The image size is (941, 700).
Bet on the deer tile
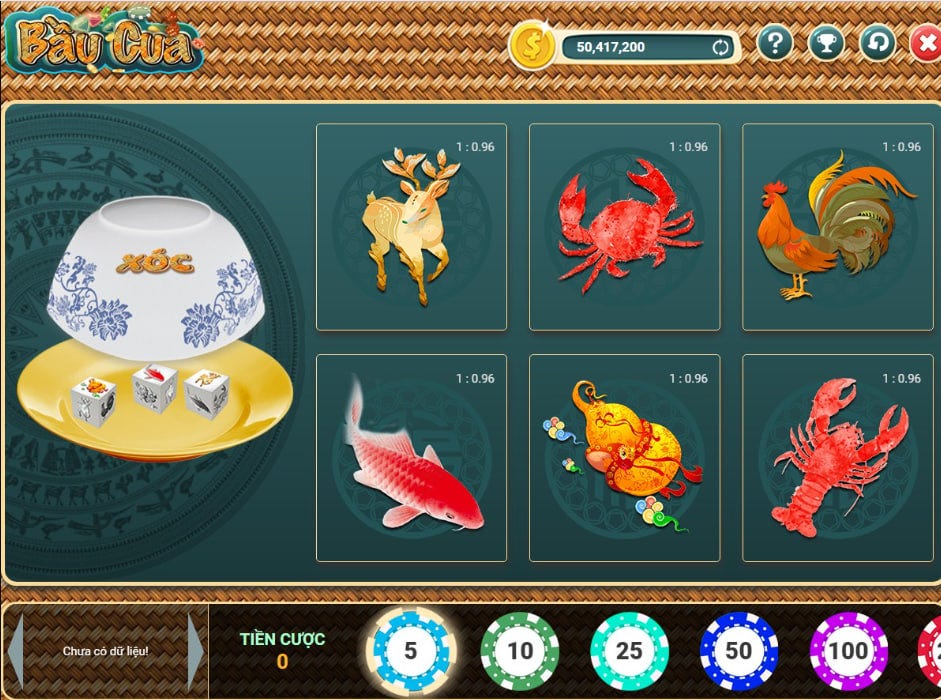(411, 227)
